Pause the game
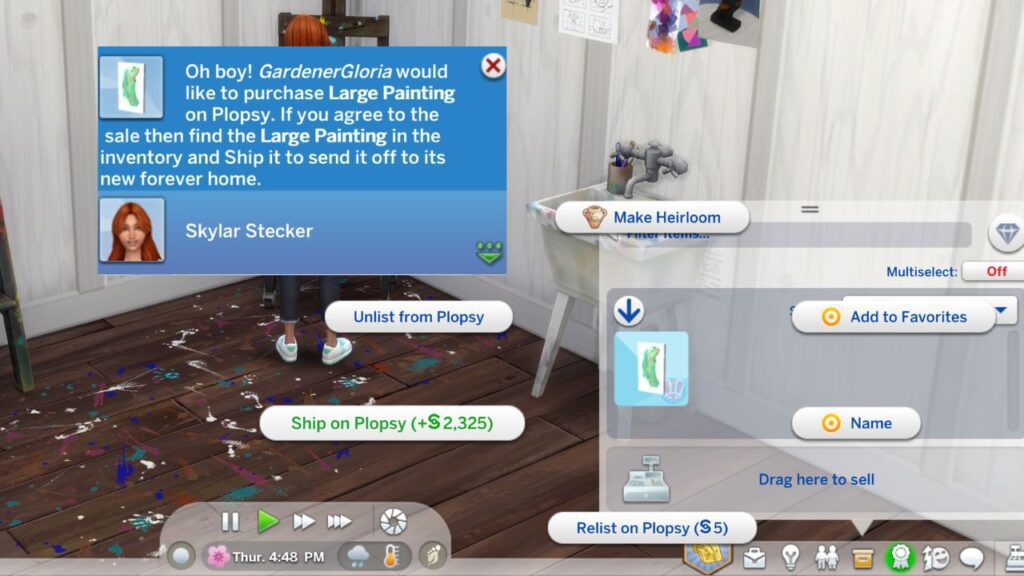1024x576 pixels. tap(230, 521)
